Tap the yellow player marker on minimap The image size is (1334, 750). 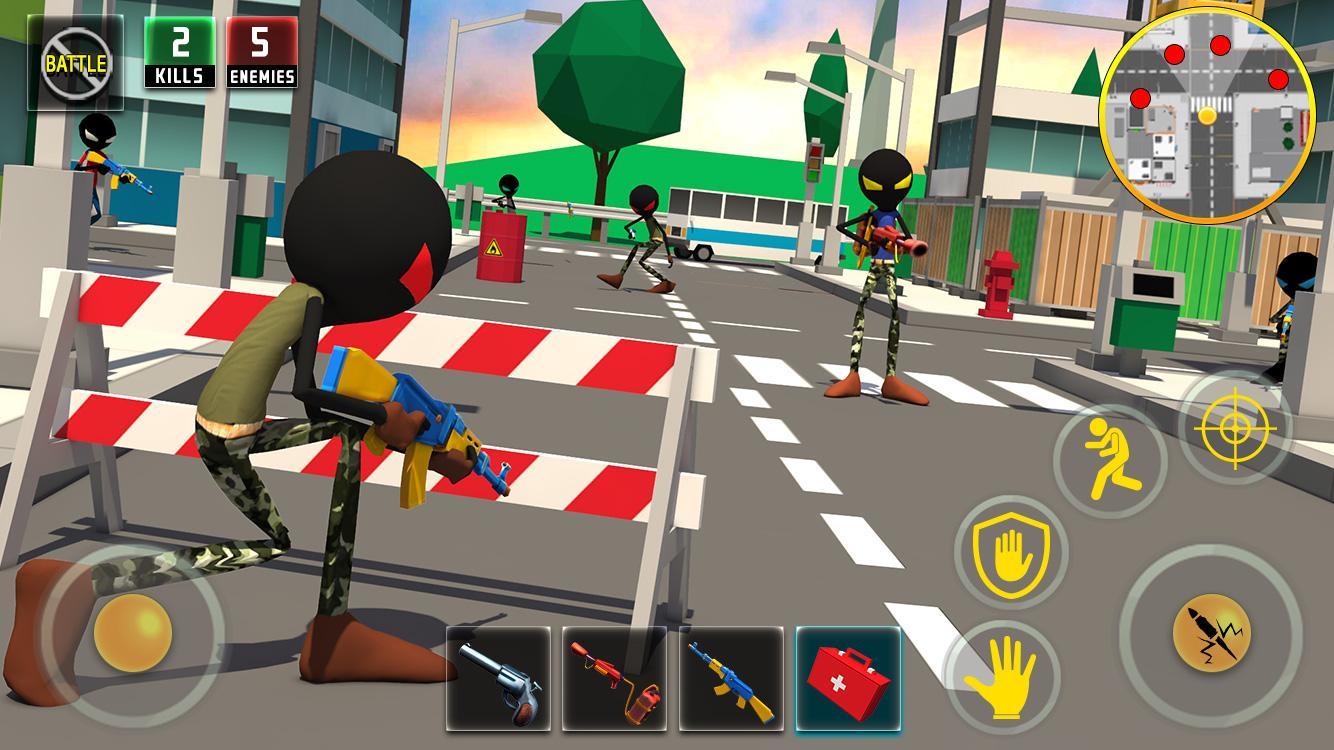click(x=1208, y=117)
